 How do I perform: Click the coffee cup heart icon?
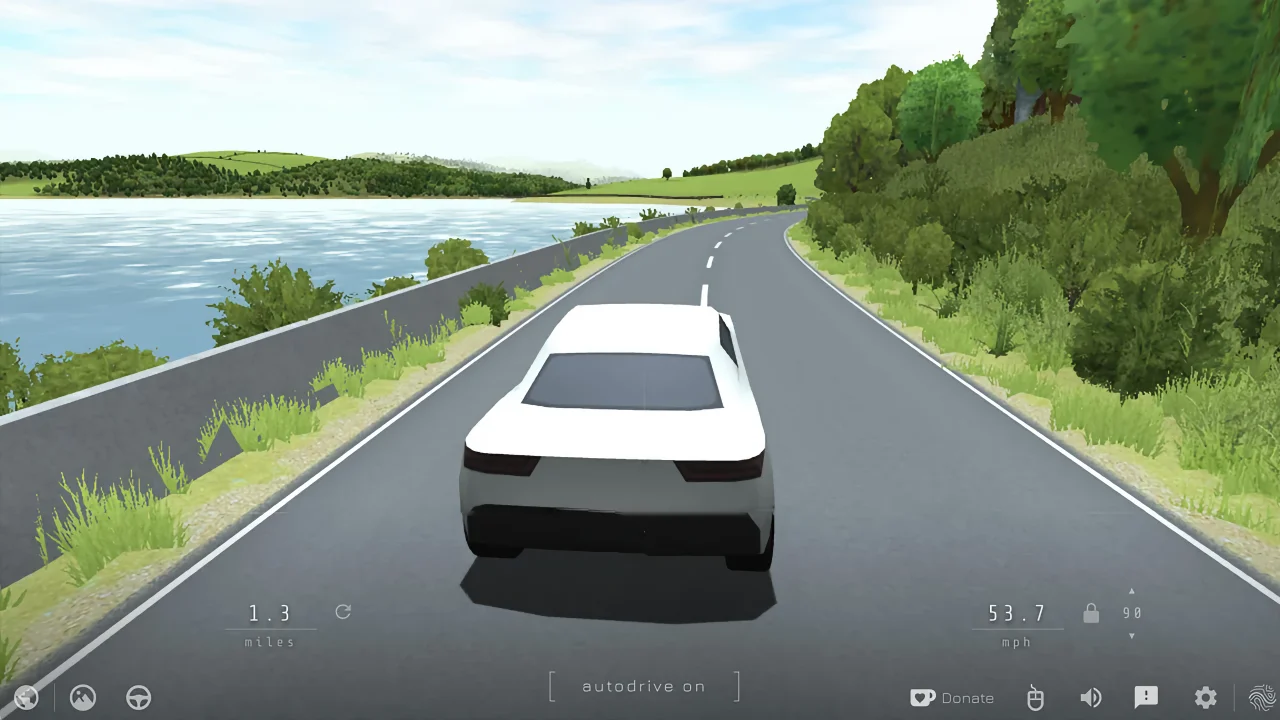(x=923, y=697)
